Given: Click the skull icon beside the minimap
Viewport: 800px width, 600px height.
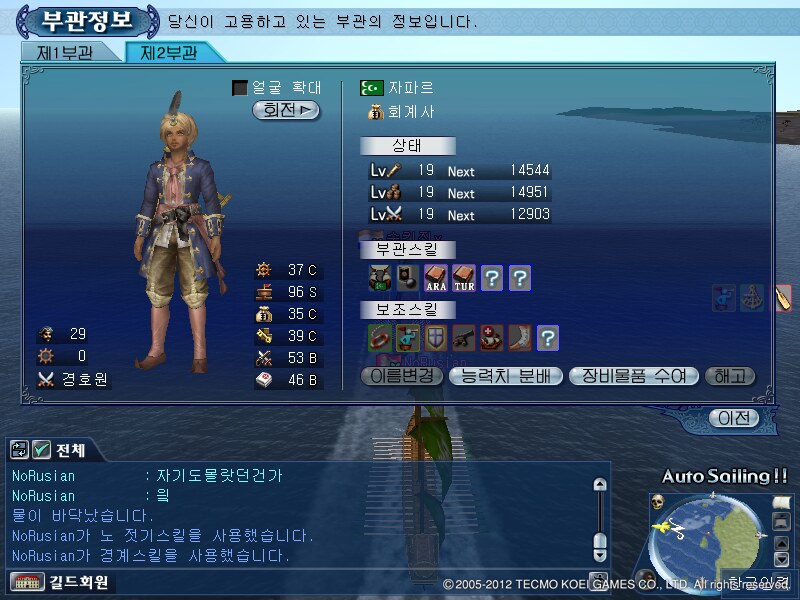Looking at the screenshot, I should (x=658, y=502).
